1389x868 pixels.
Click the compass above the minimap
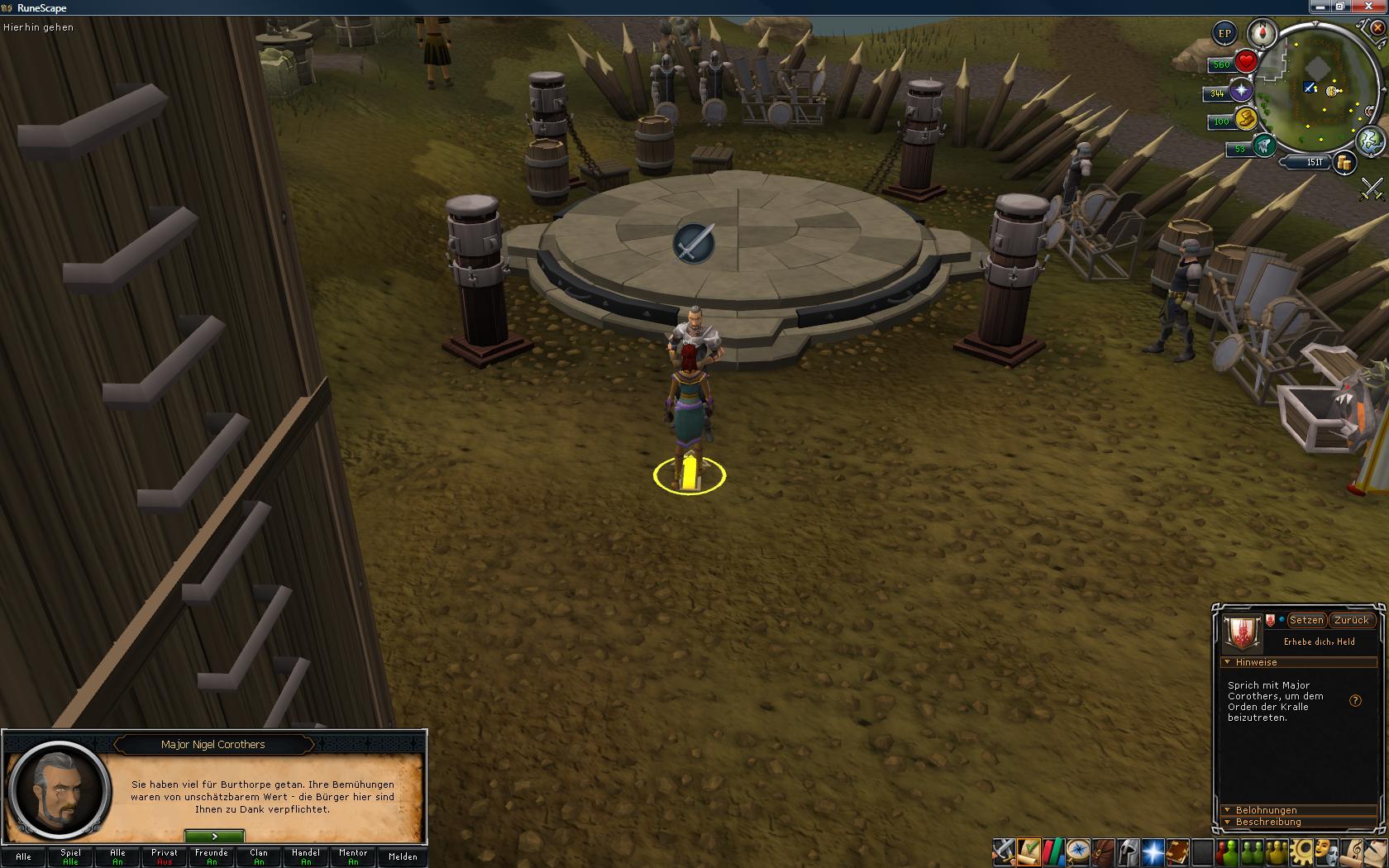[x=1263, y=34]
